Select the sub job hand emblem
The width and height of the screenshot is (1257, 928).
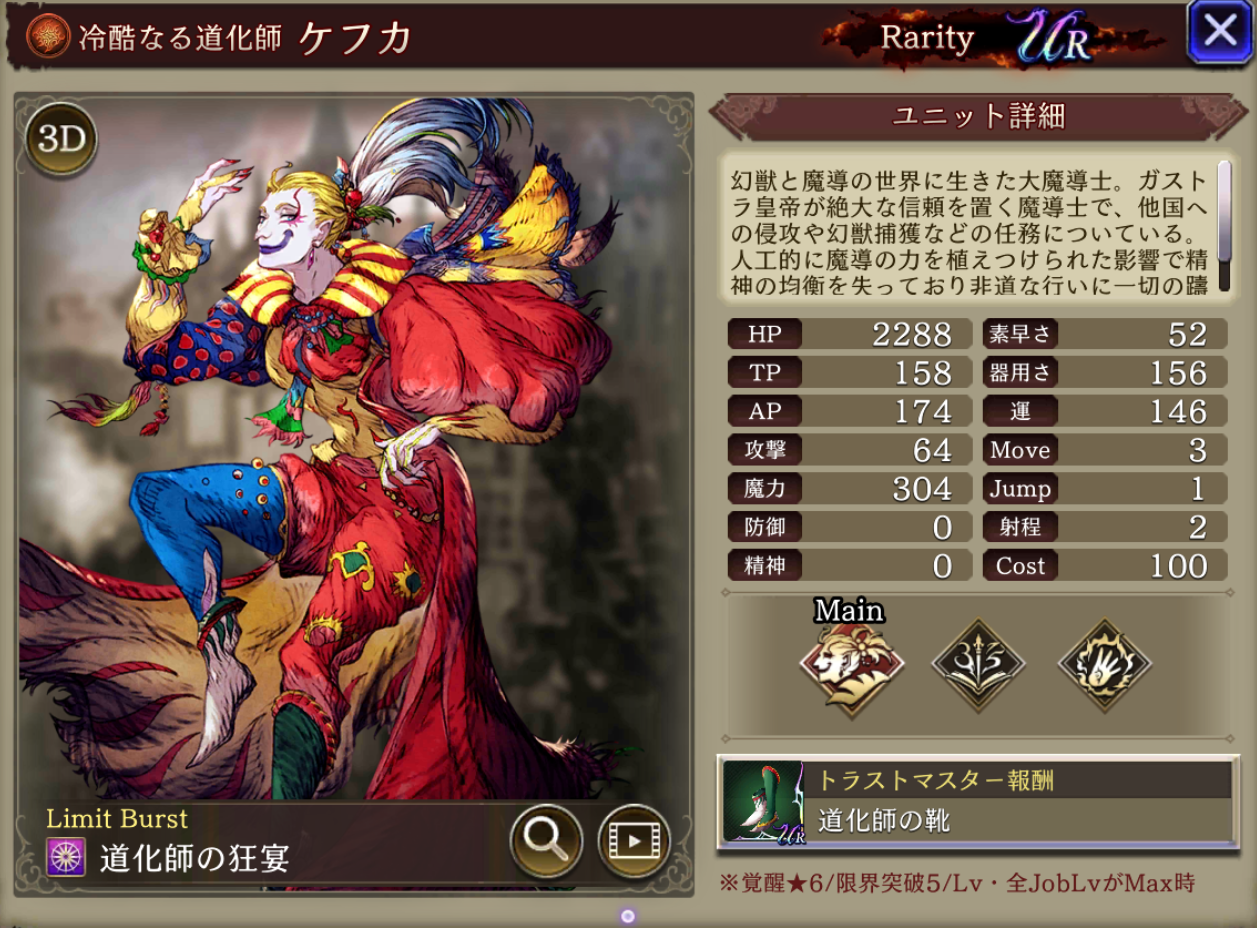(1104, 665)
